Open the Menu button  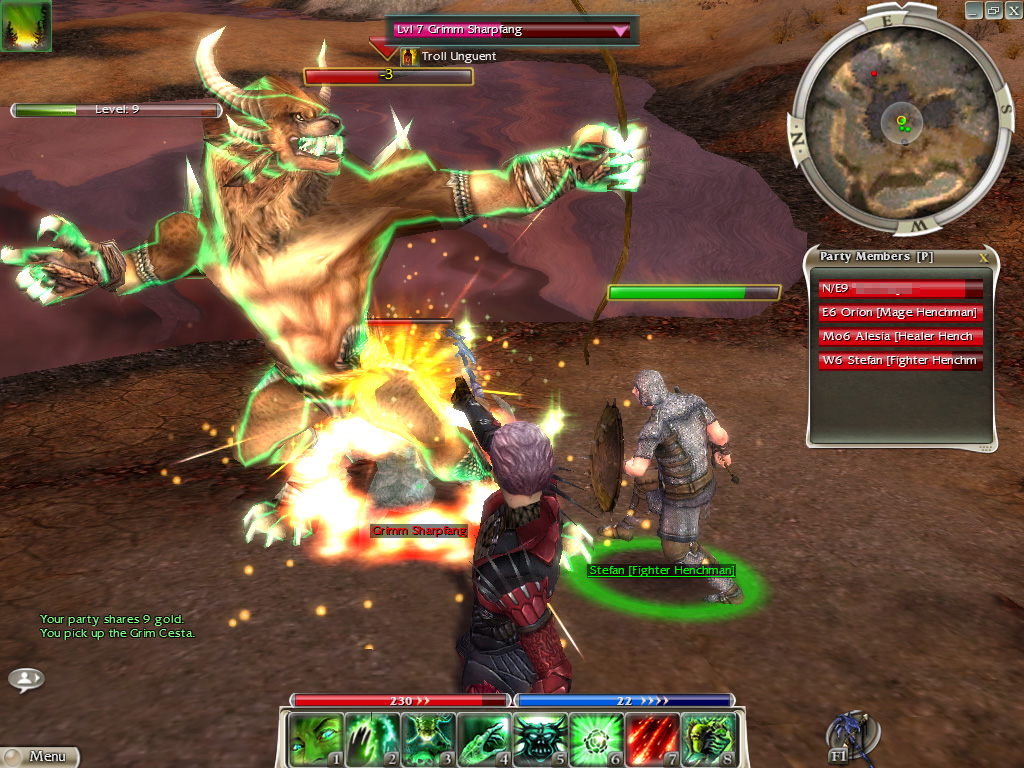[x=40, y=757]
